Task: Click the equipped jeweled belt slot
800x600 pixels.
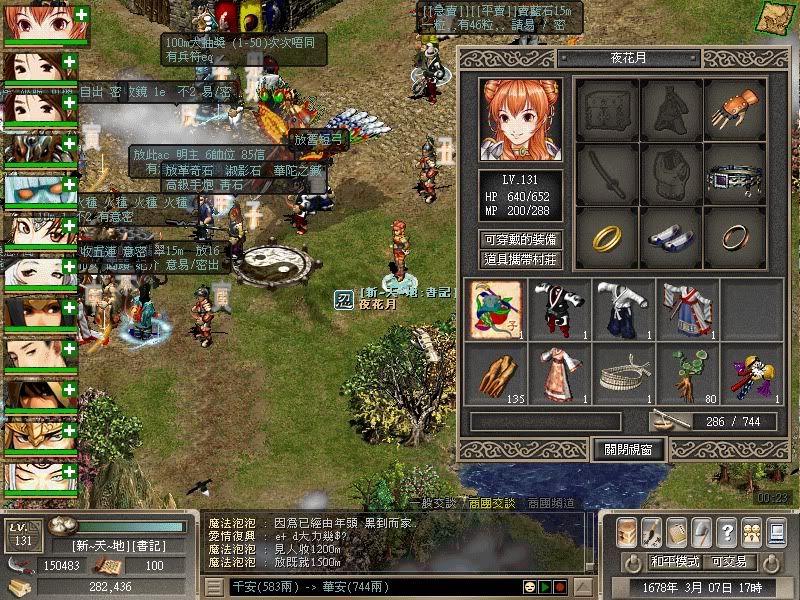Action: [x=733, y=174]
